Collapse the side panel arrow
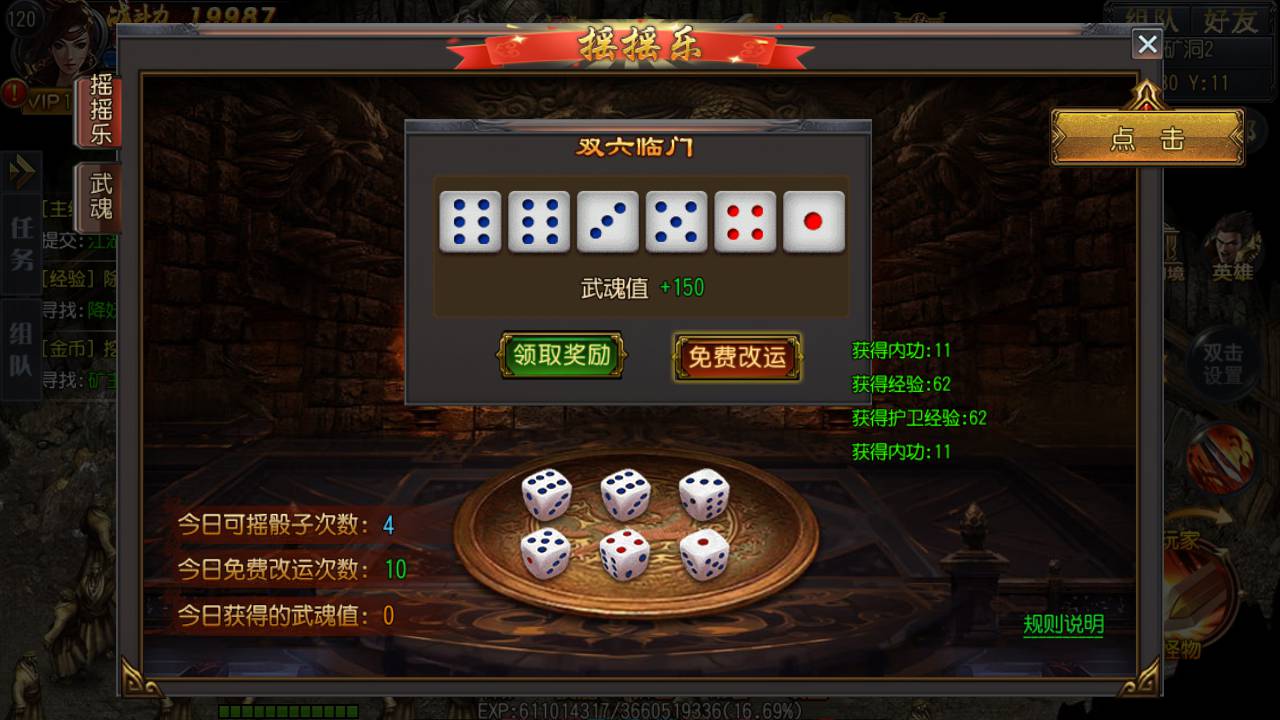 point(21,172)
